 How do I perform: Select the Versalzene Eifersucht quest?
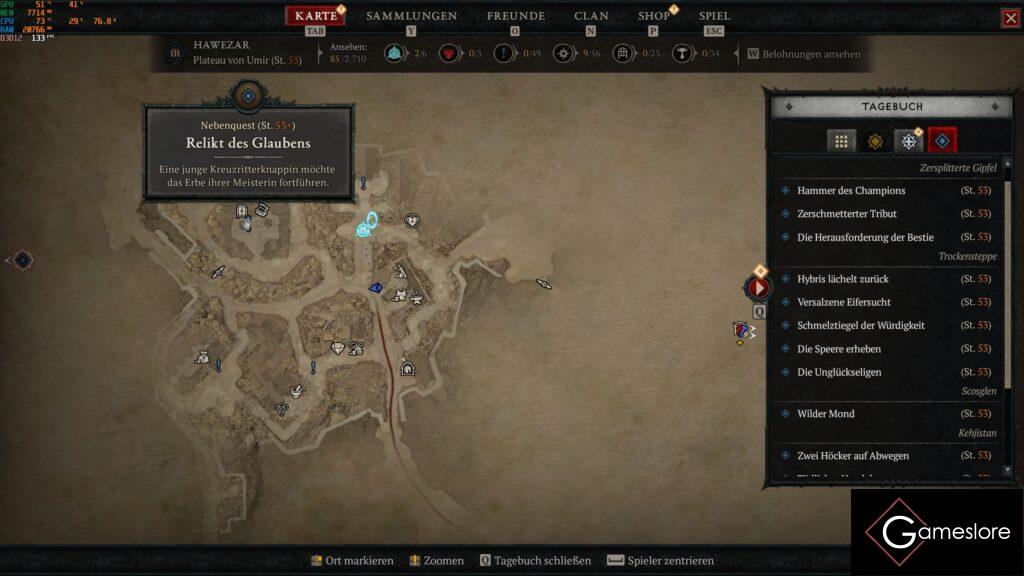tap(844, 302)
